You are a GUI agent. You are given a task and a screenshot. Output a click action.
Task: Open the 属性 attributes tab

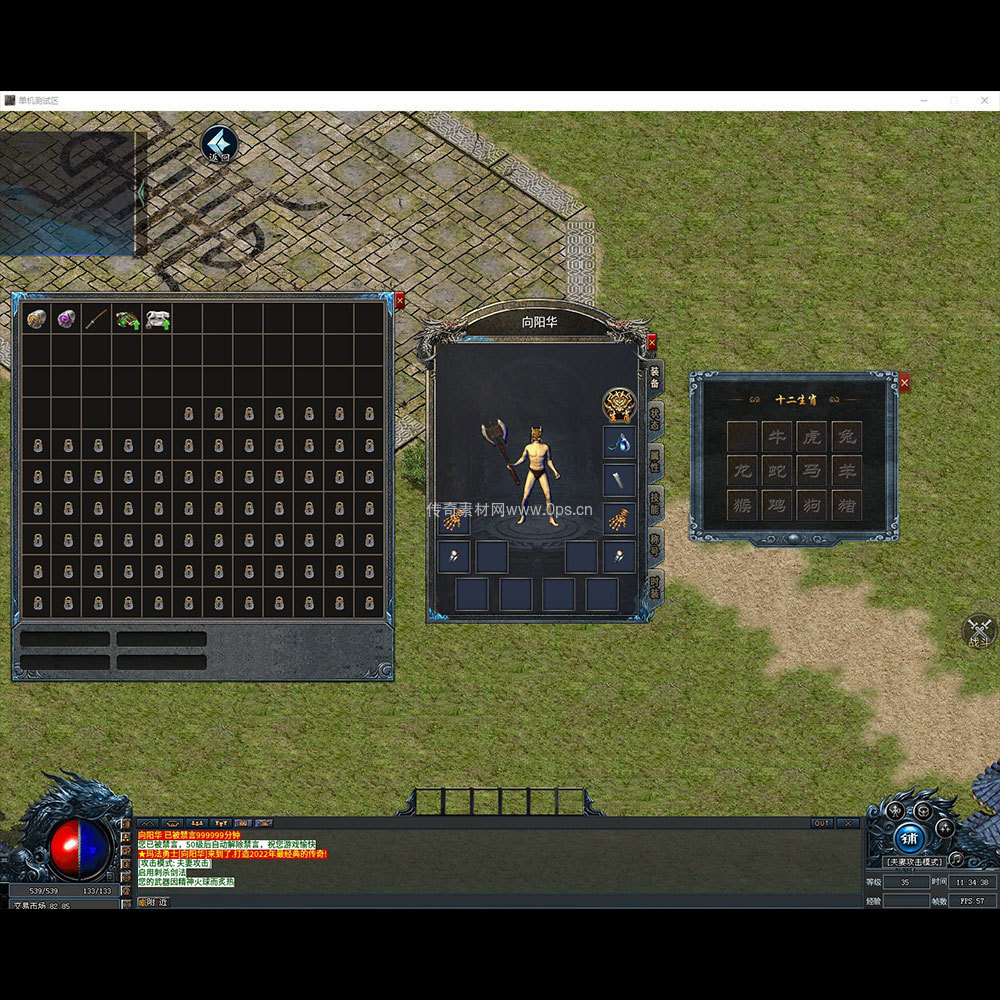click(655, 460)
